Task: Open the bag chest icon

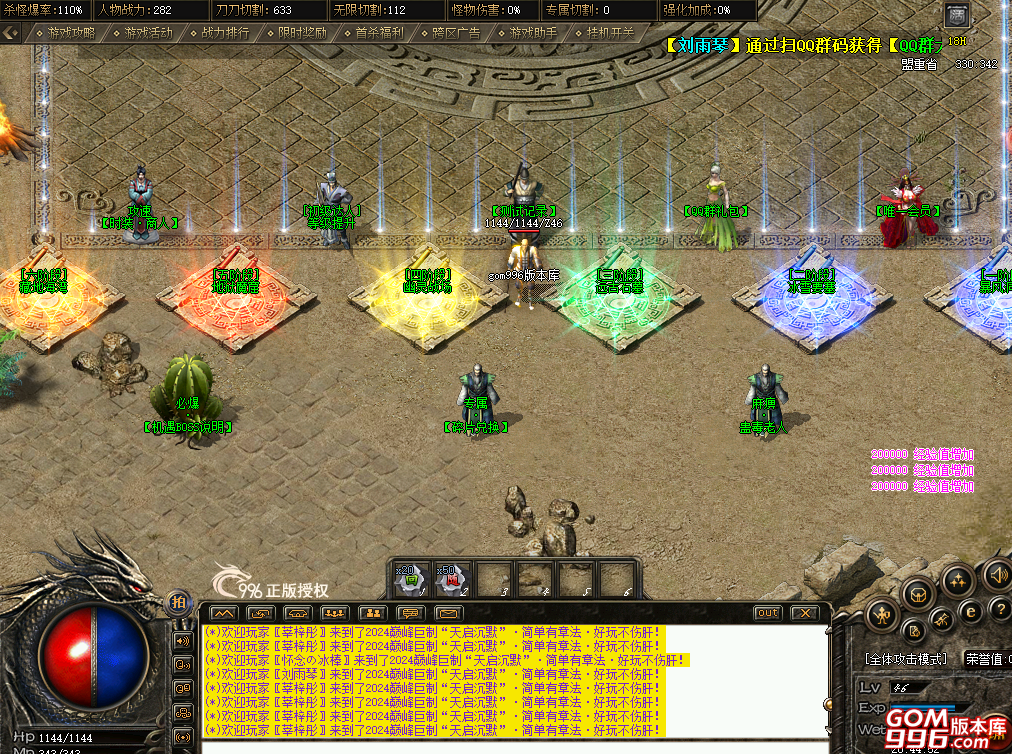Action: pos(919,594)
